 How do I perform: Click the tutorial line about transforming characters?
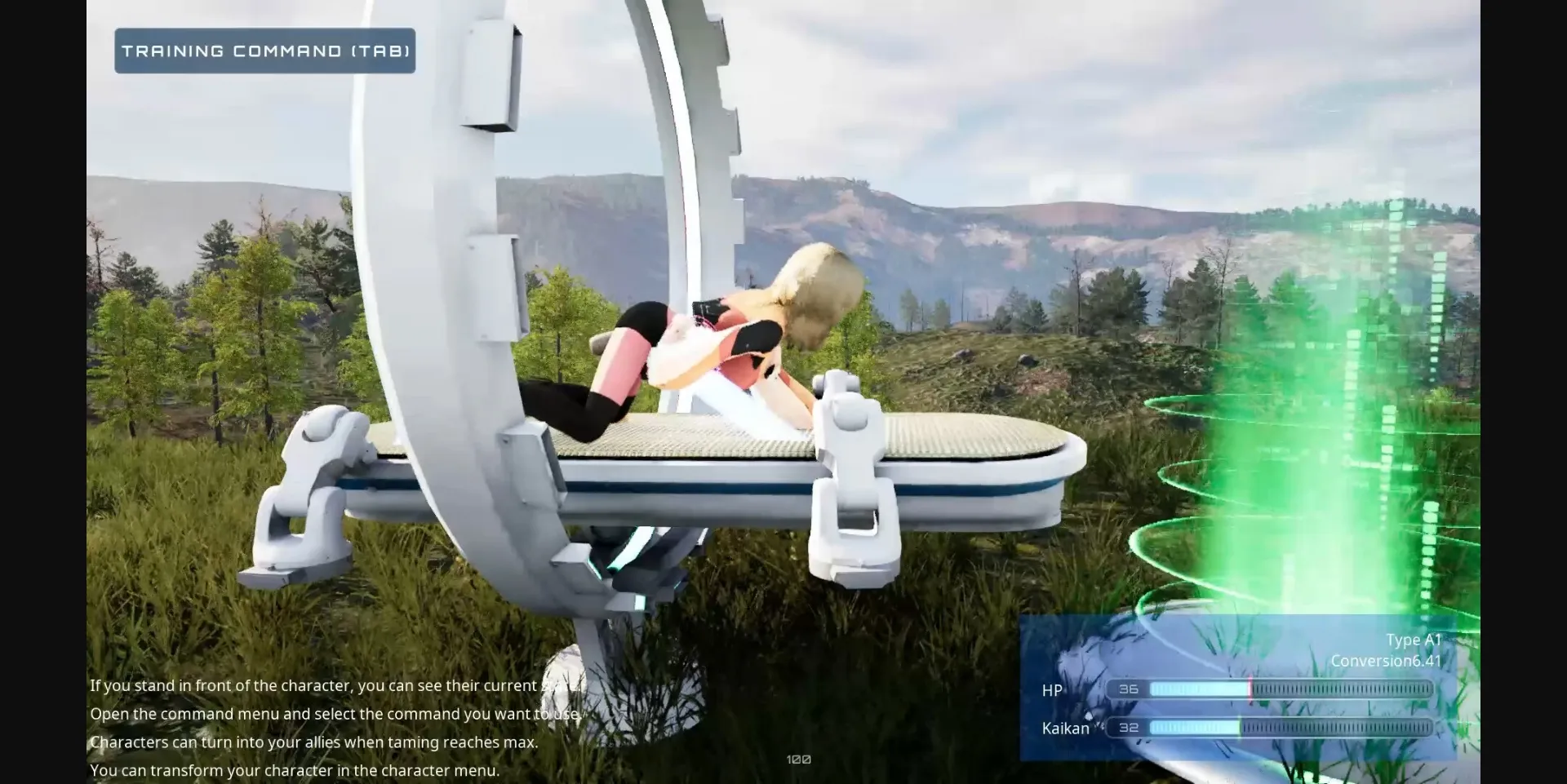[294, 768]
